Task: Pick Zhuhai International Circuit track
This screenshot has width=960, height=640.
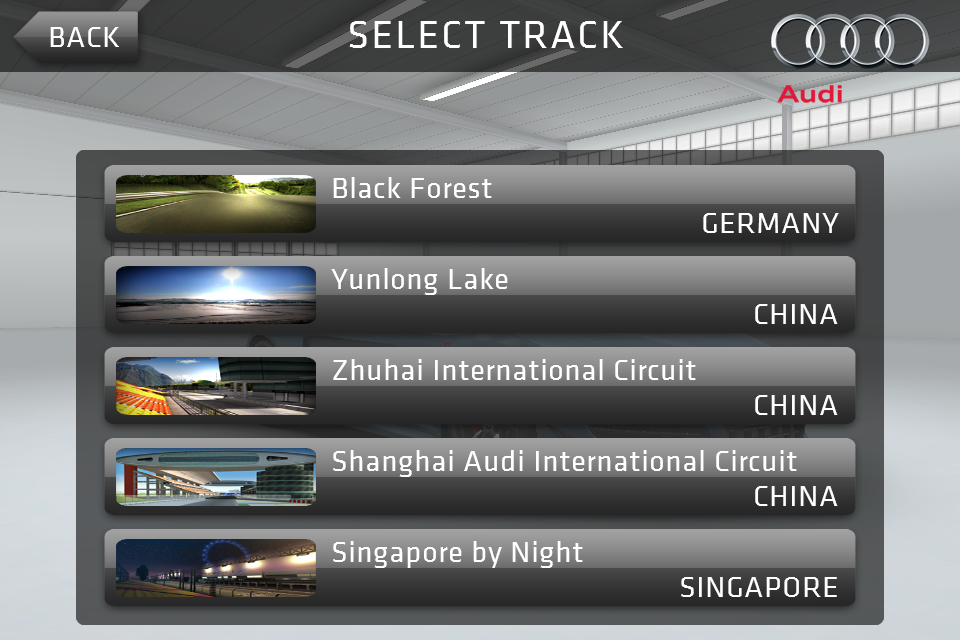Action: point(480,385)
